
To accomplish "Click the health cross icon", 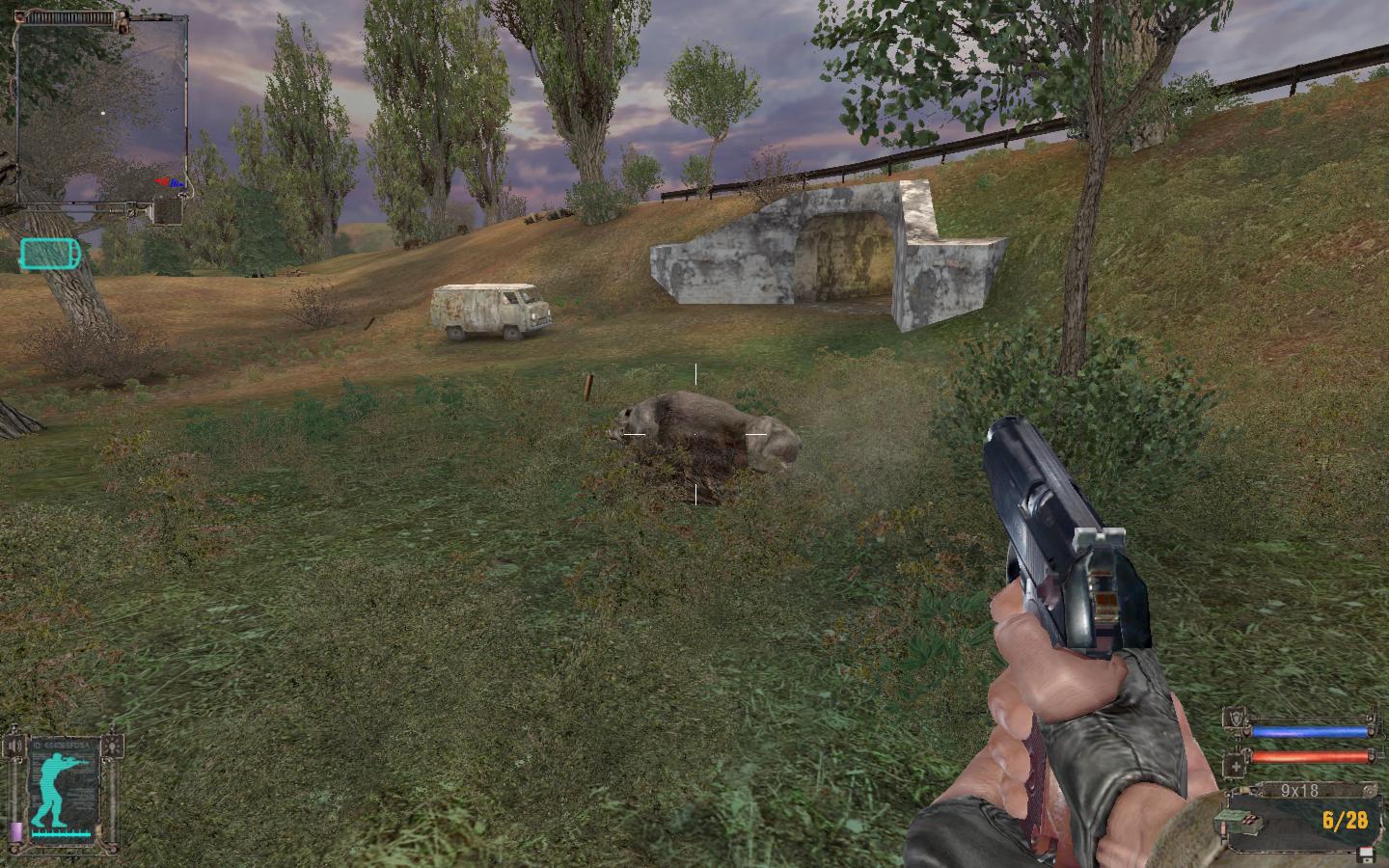I will (1235, 767).
